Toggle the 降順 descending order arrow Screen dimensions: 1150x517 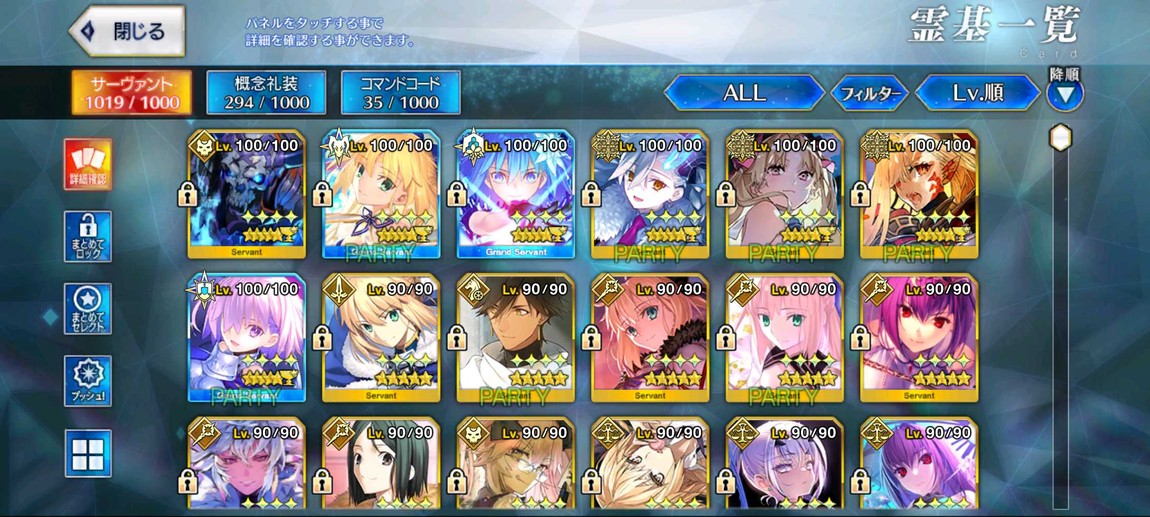click(x=1064, y=94)
